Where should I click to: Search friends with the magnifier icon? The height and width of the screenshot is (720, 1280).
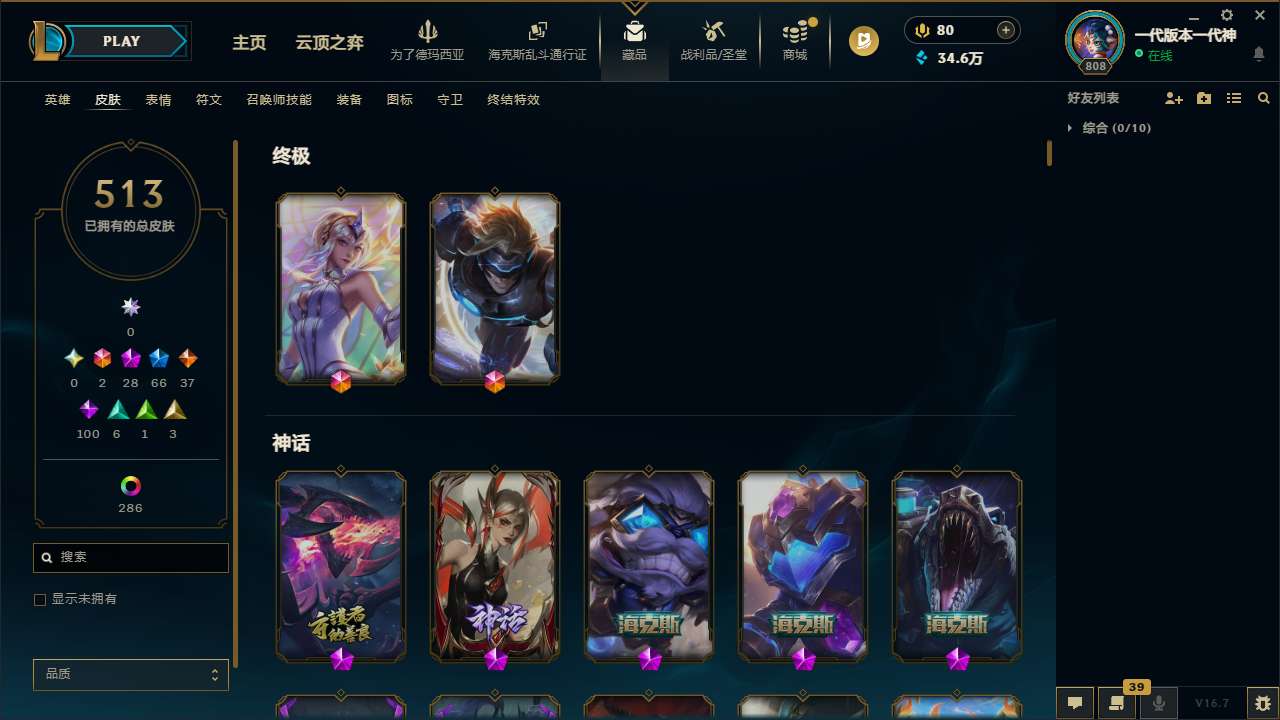click(1263, 97)
